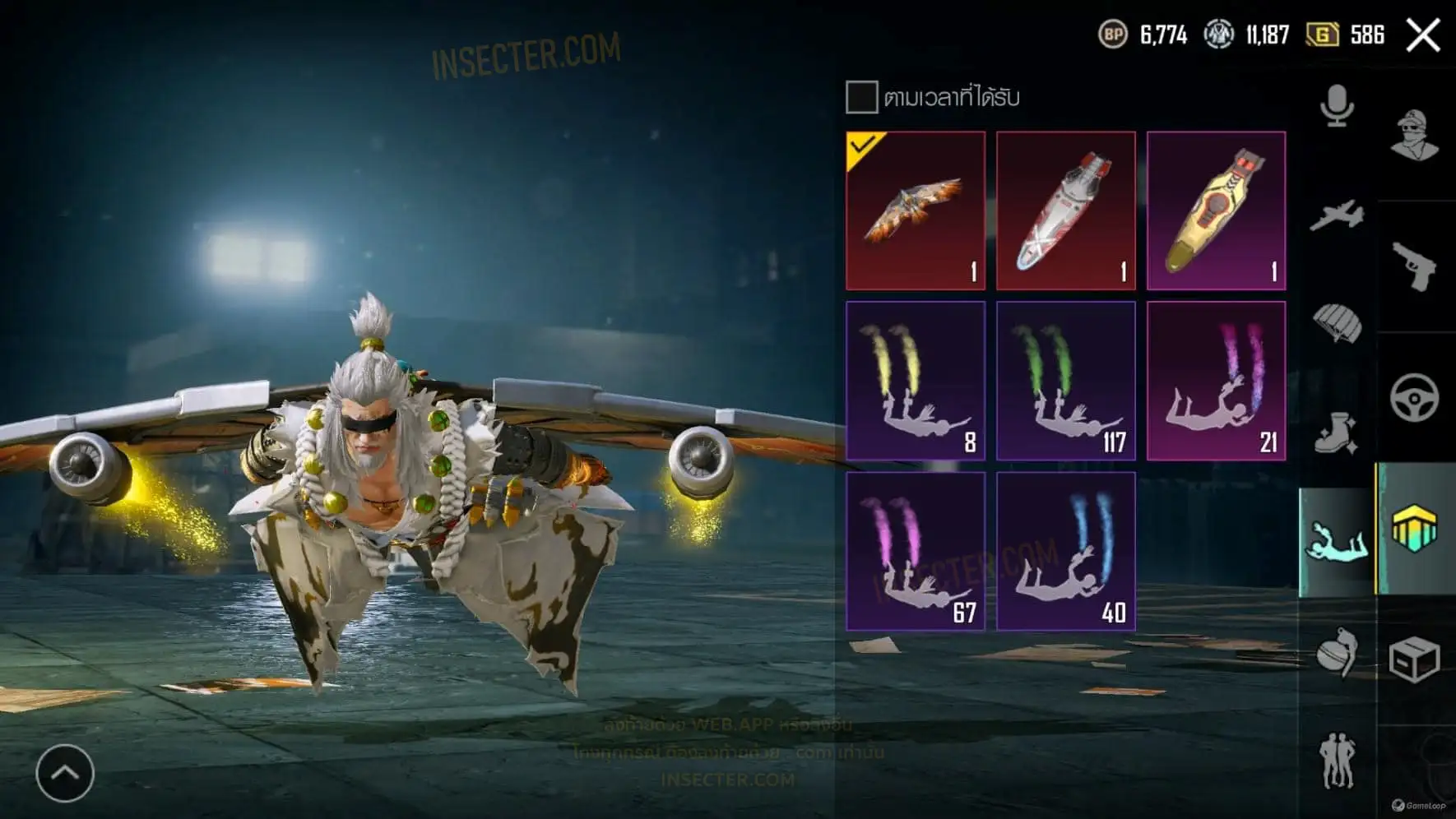
Task: Show the boots category
Action: 1337,433
